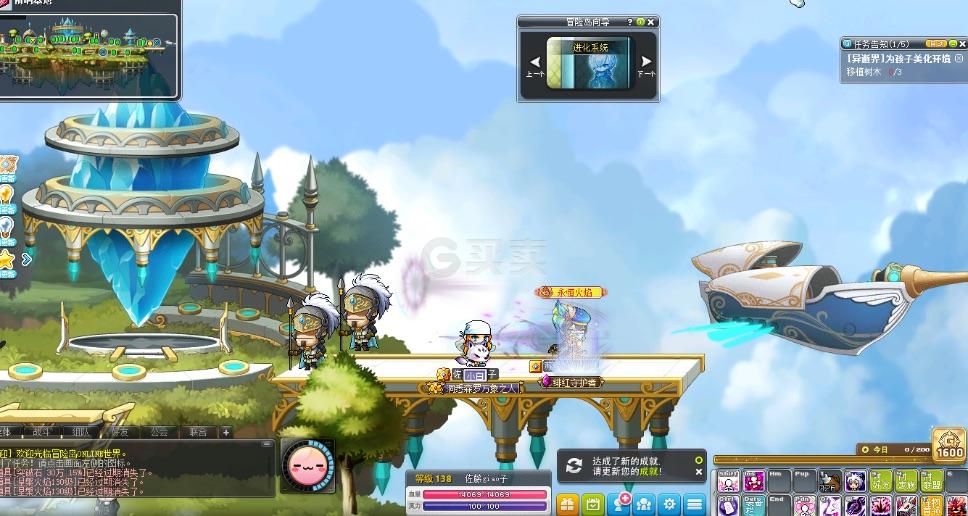Open the three-line main menu button
The width and height of the screenshot is (968, 516).
coord(695,504)
